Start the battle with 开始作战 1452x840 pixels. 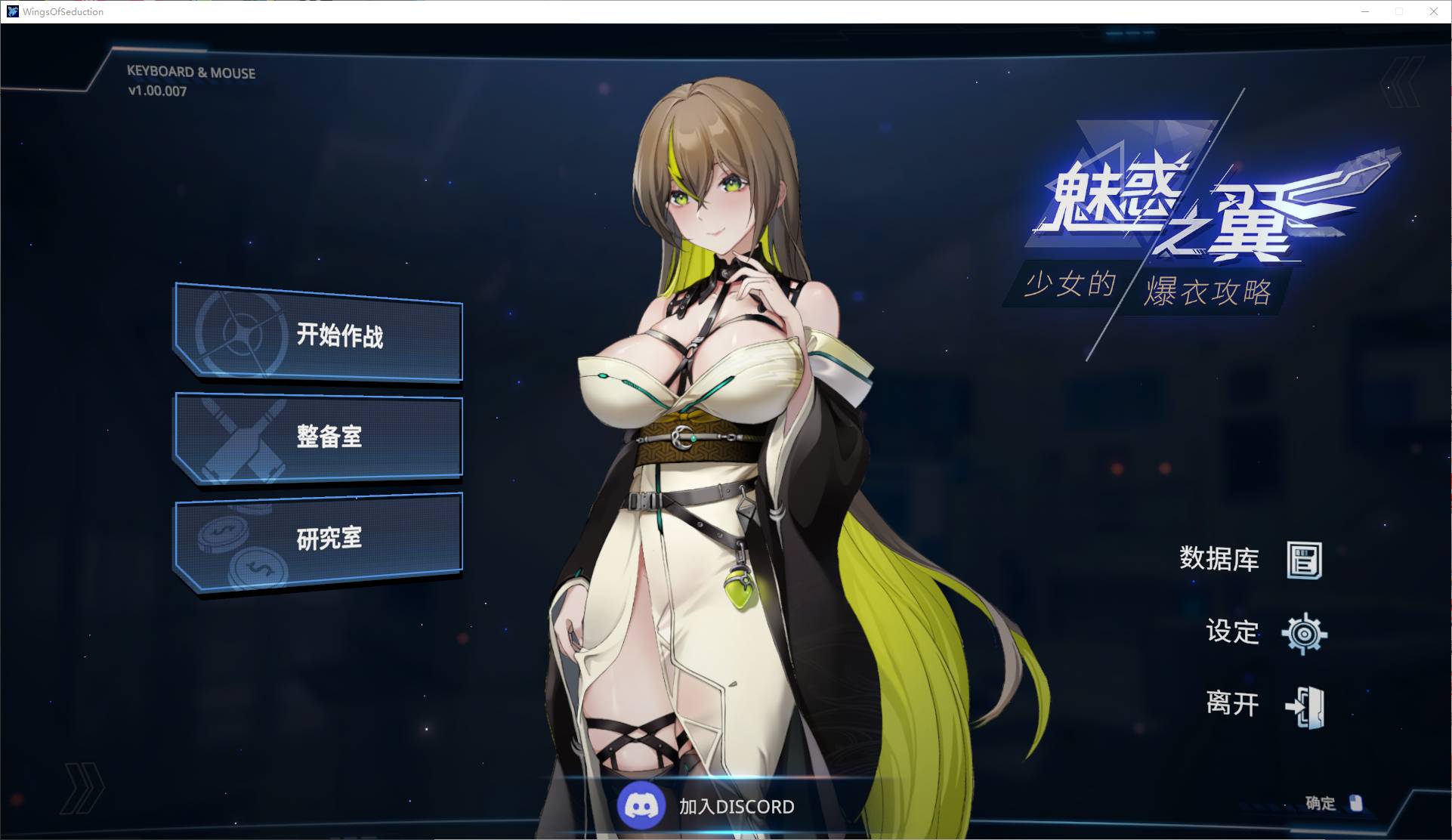click(319, 335)
